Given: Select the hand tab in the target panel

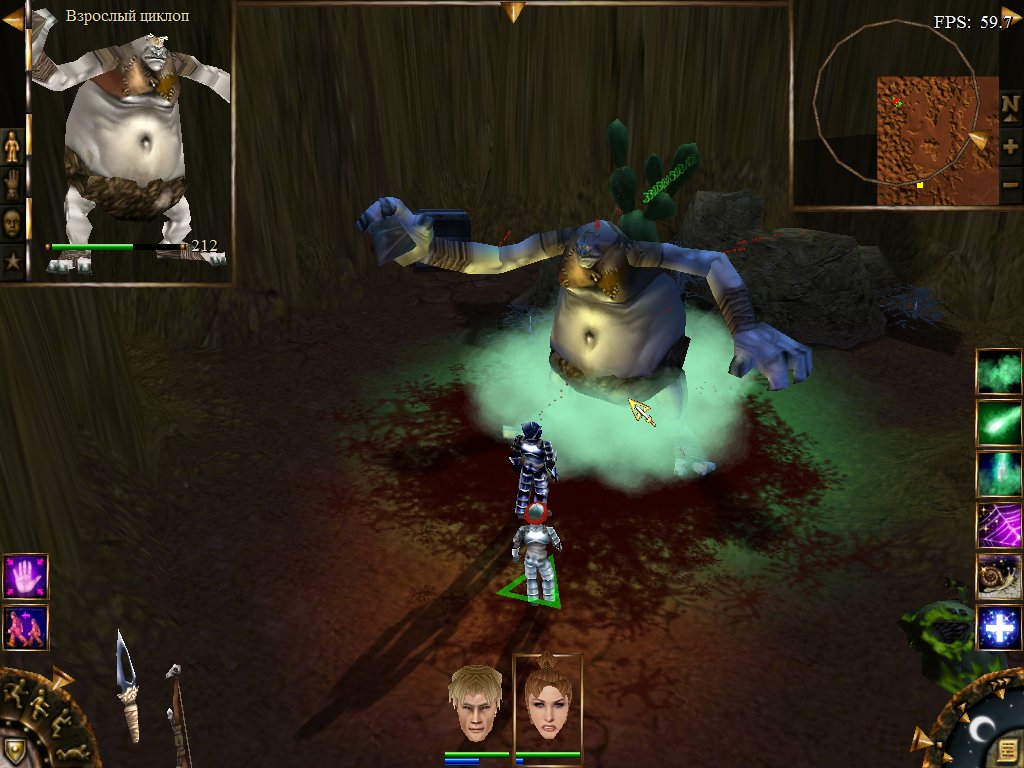Looking at the screenshot, I should [12, 183].
